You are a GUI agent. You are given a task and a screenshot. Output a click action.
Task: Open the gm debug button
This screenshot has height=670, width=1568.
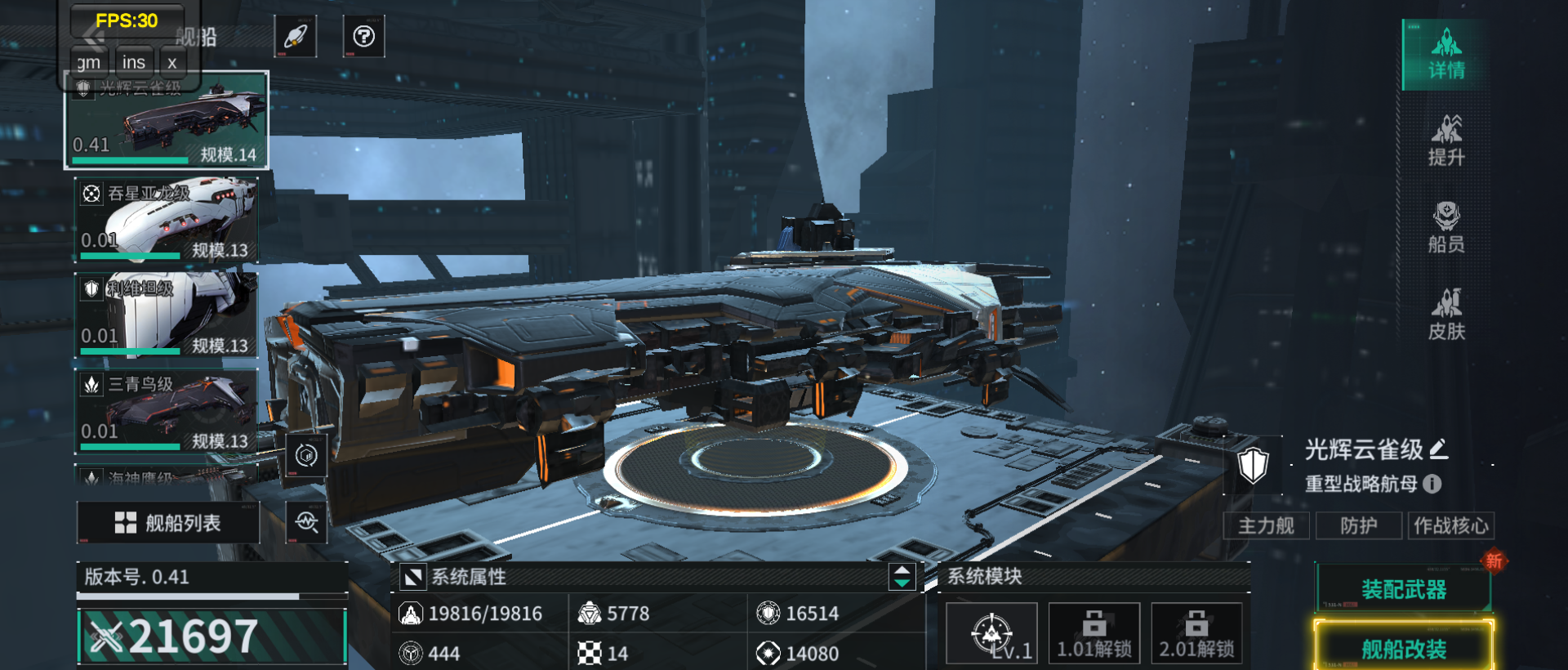[88, 63]
